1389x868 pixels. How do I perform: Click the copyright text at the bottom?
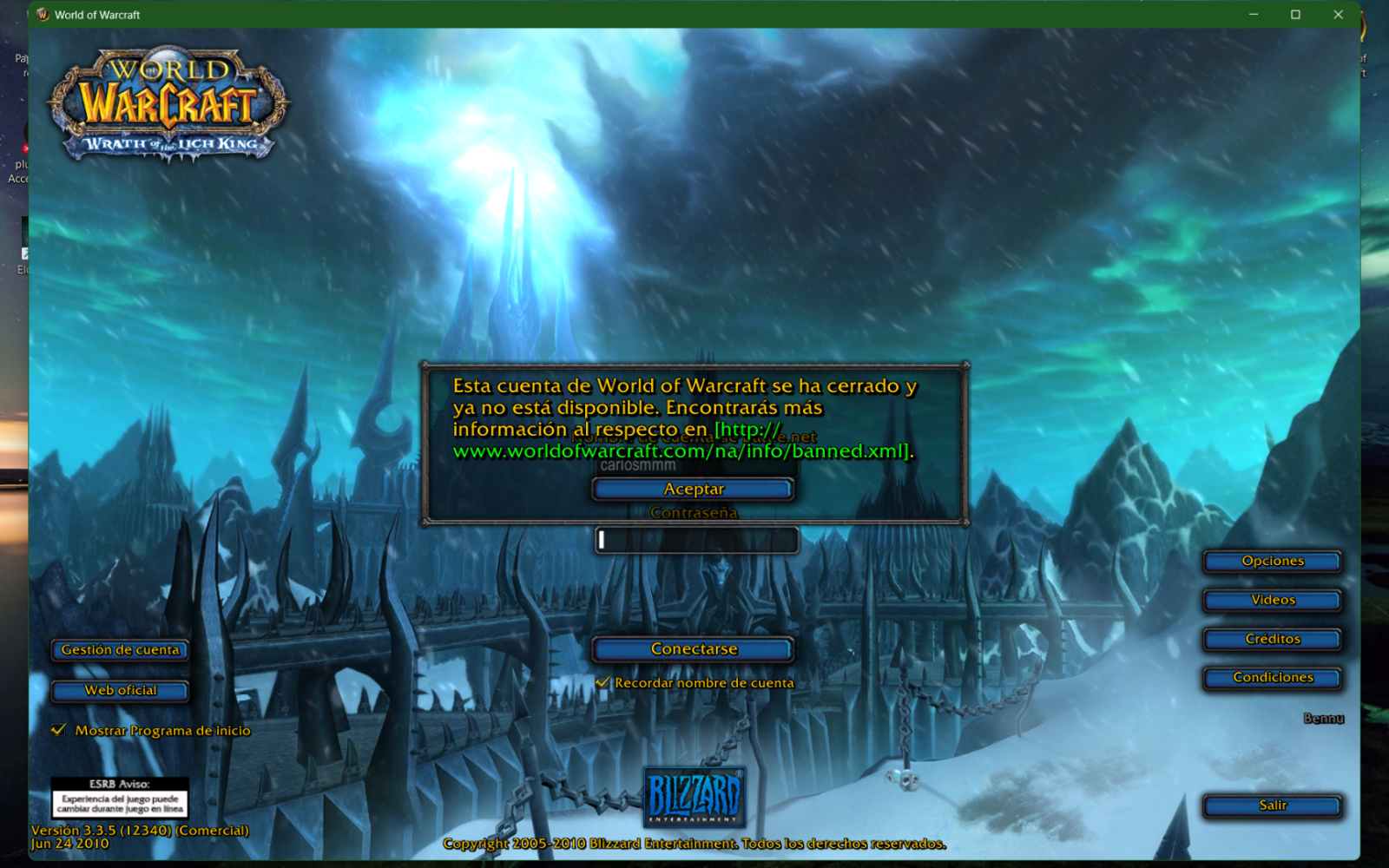(694, 842)
